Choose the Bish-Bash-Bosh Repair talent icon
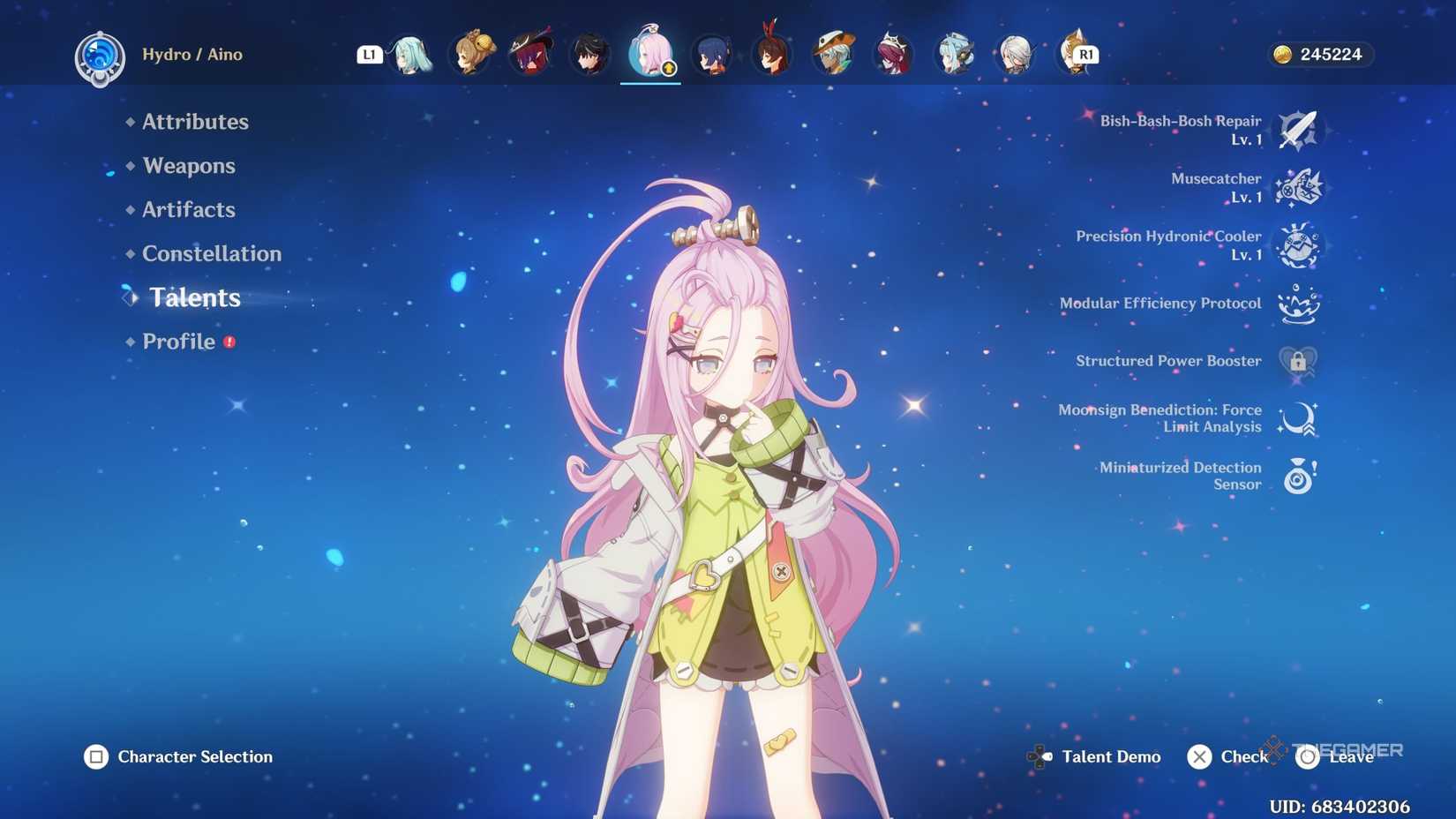 tap(1298, 131)
